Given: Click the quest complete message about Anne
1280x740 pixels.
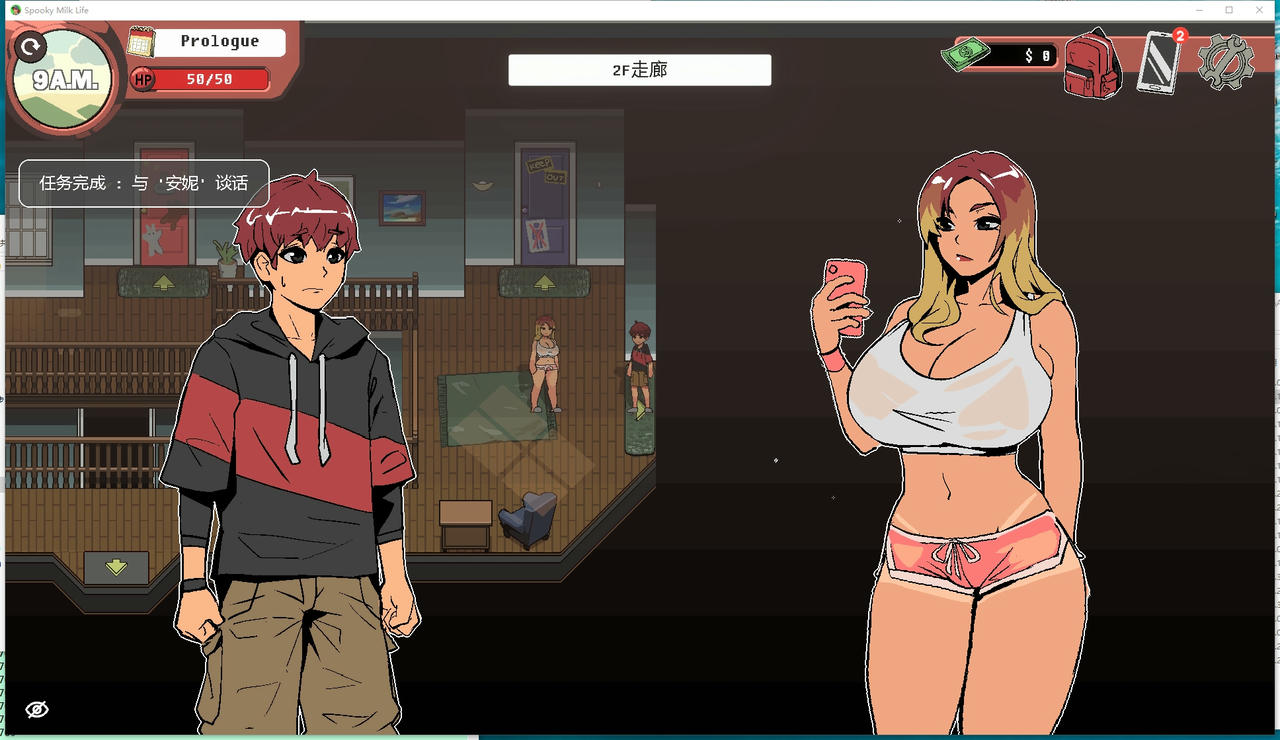Looking at the screenshot, I should tap(143, 183).
